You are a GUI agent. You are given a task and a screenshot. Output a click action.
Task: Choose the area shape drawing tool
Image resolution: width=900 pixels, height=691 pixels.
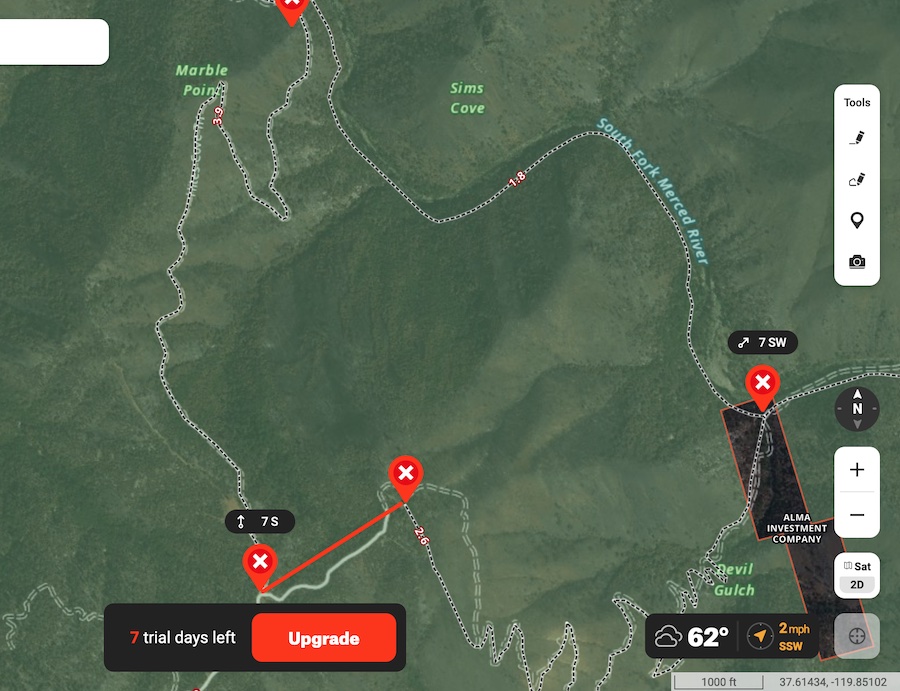[857, 180]
